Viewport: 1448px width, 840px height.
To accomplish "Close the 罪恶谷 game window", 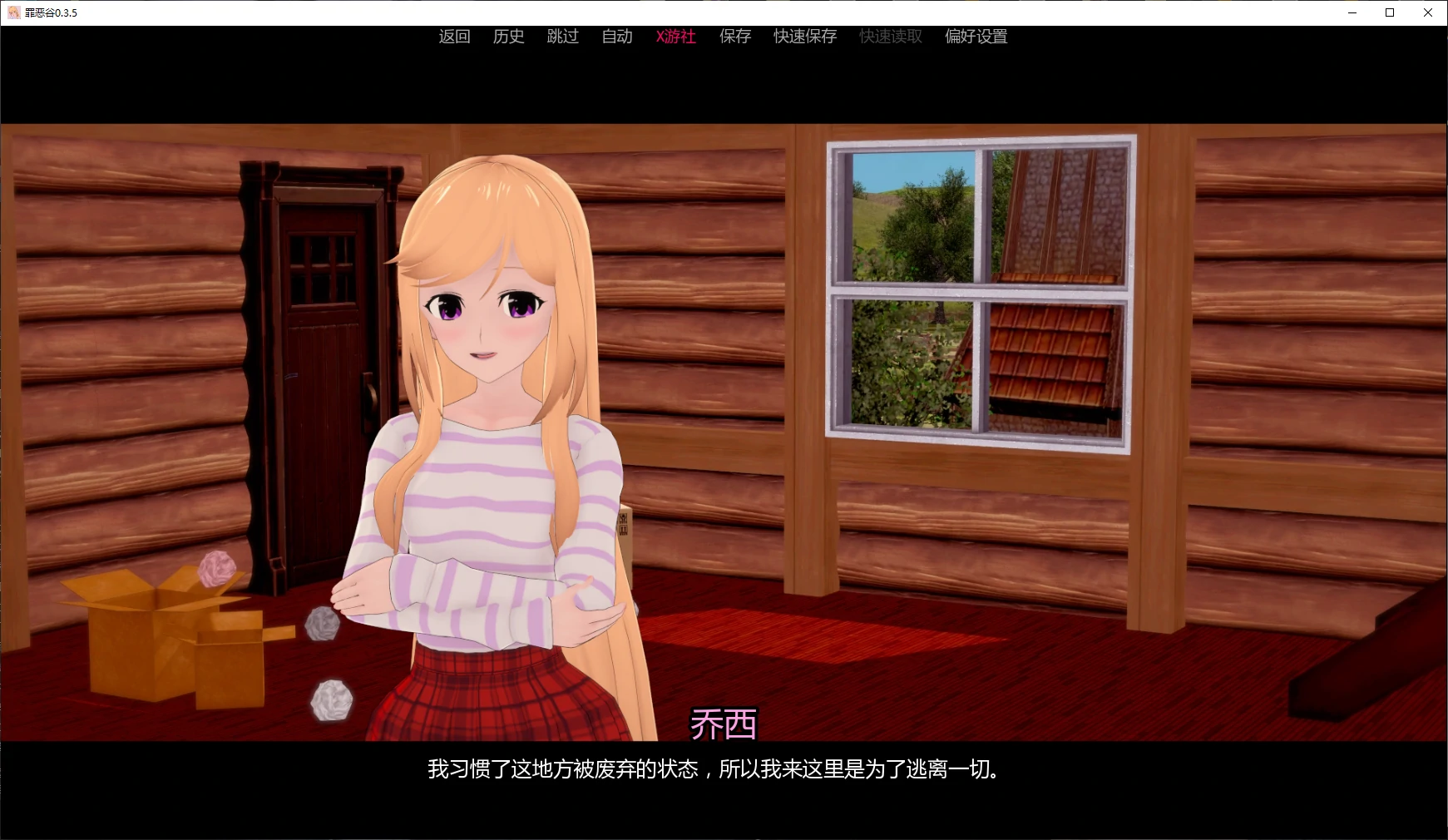I will (x=1429, y=12).
